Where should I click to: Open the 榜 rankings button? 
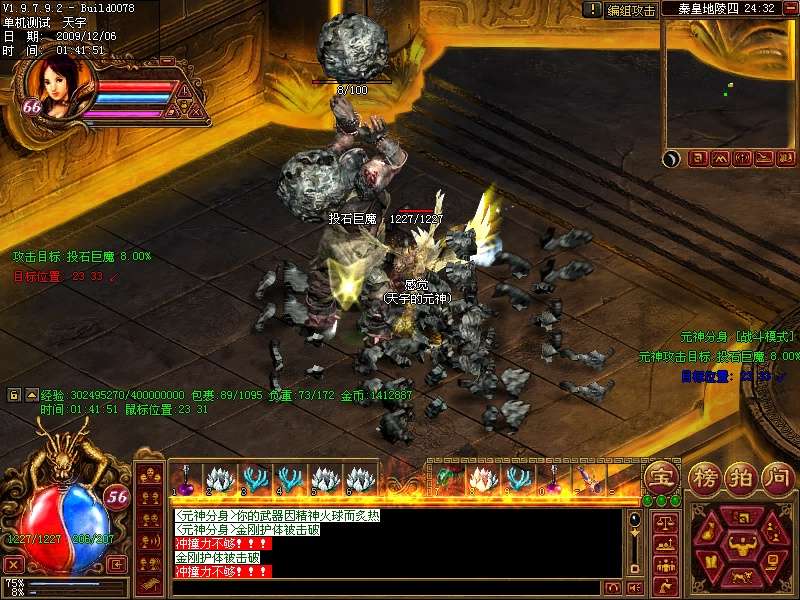coord(706,477)
